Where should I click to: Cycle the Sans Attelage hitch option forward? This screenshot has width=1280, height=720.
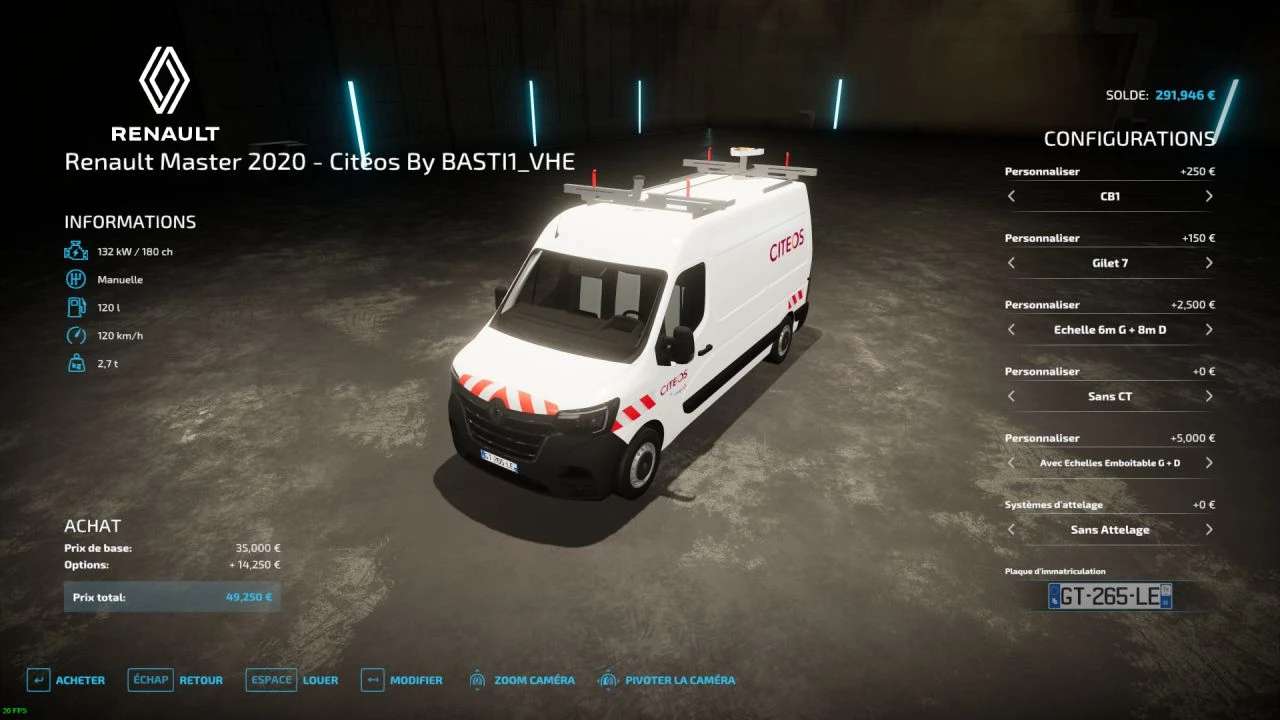click(x=1208, y=530)
